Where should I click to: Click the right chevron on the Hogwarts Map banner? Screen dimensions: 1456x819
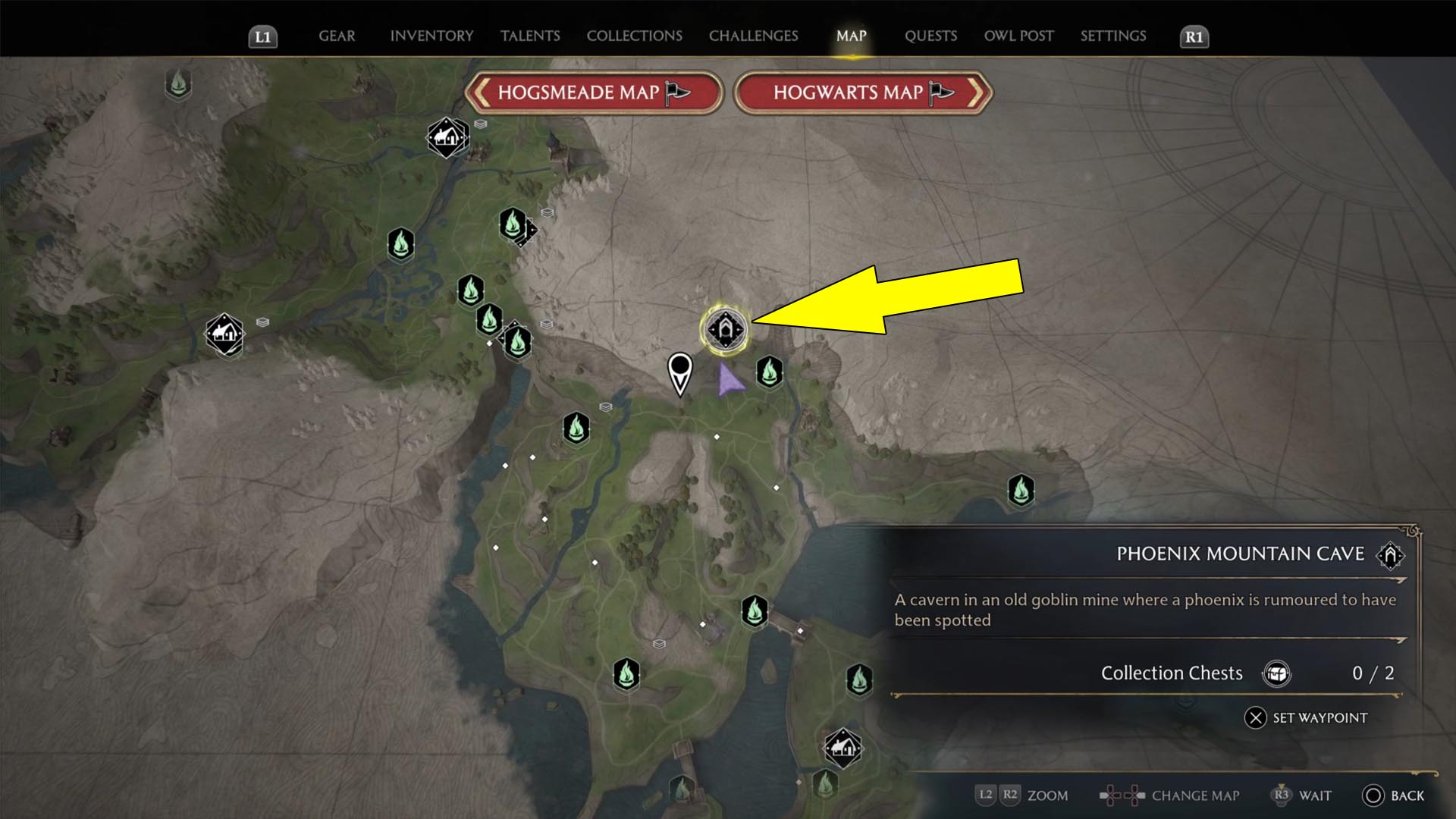point(978,93)
